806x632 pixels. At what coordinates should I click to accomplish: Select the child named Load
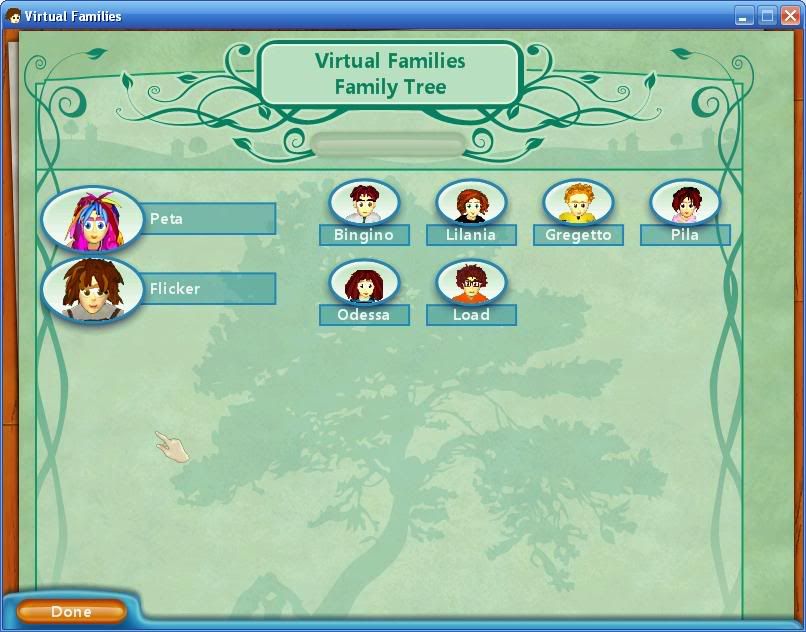471,283
